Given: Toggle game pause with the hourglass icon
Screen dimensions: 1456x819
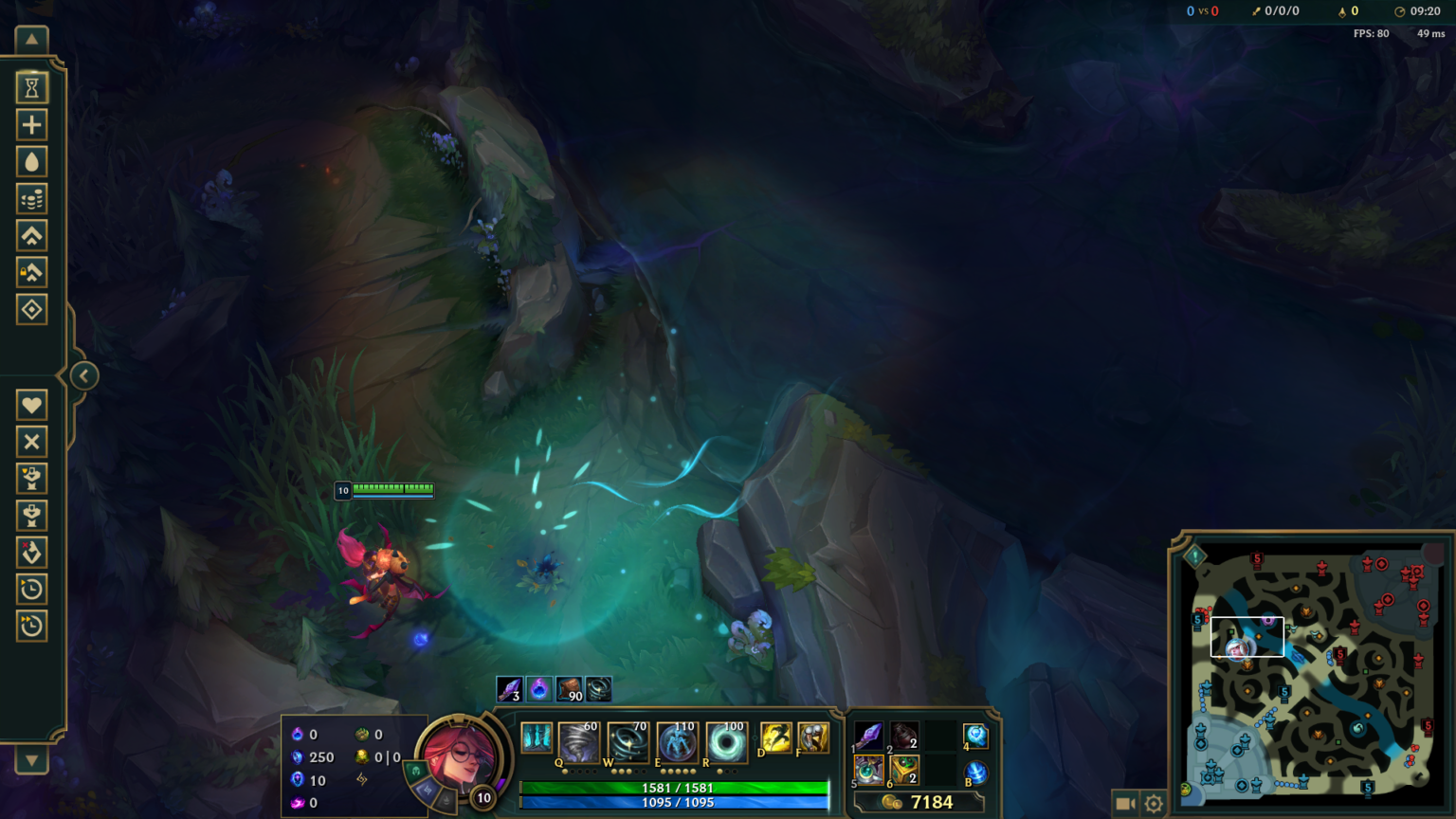Looking at the screenshot, I should coord(31,86).
